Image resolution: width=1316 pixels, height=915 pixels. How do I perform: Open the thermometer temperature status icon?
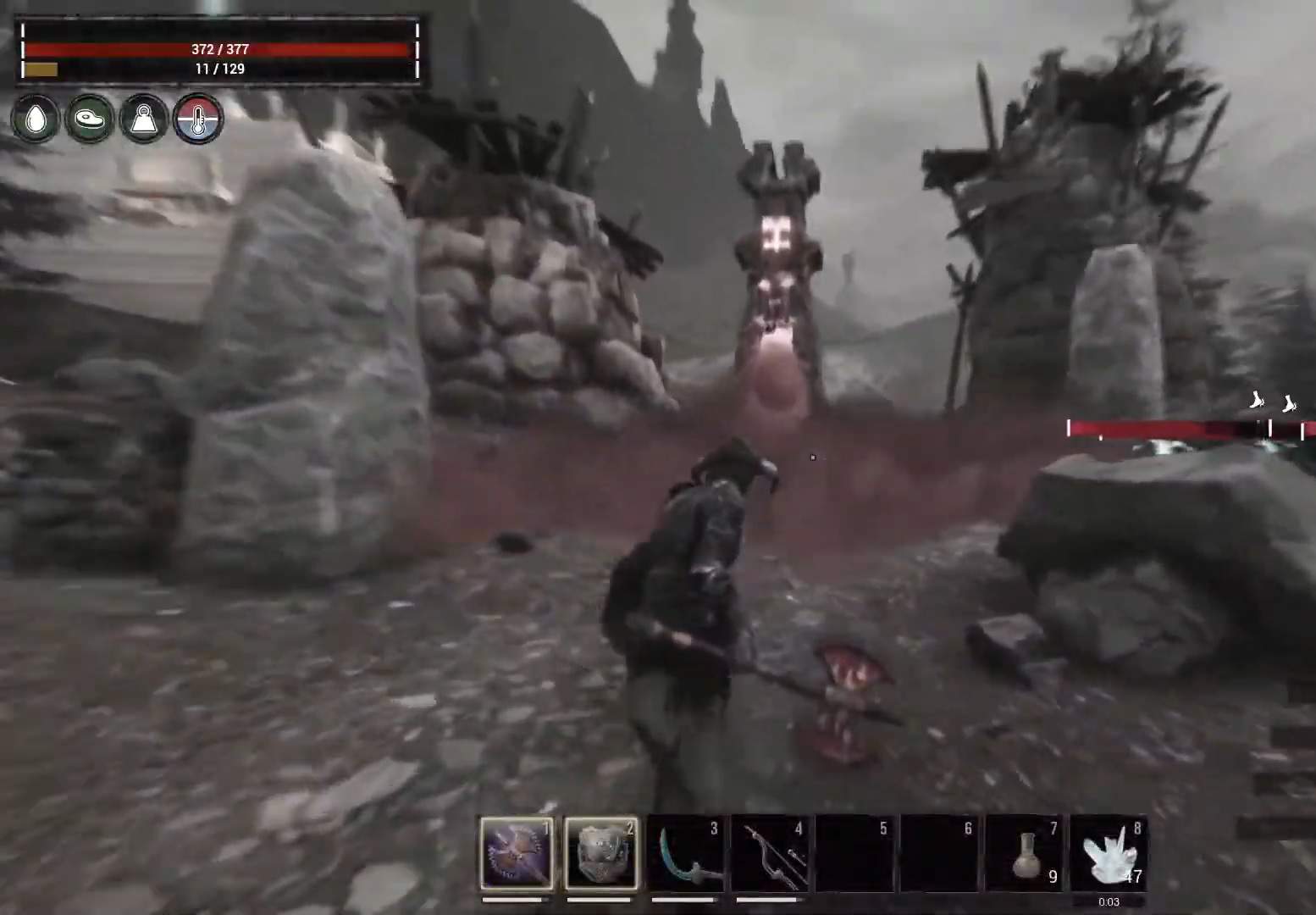(x=197, y=119)
